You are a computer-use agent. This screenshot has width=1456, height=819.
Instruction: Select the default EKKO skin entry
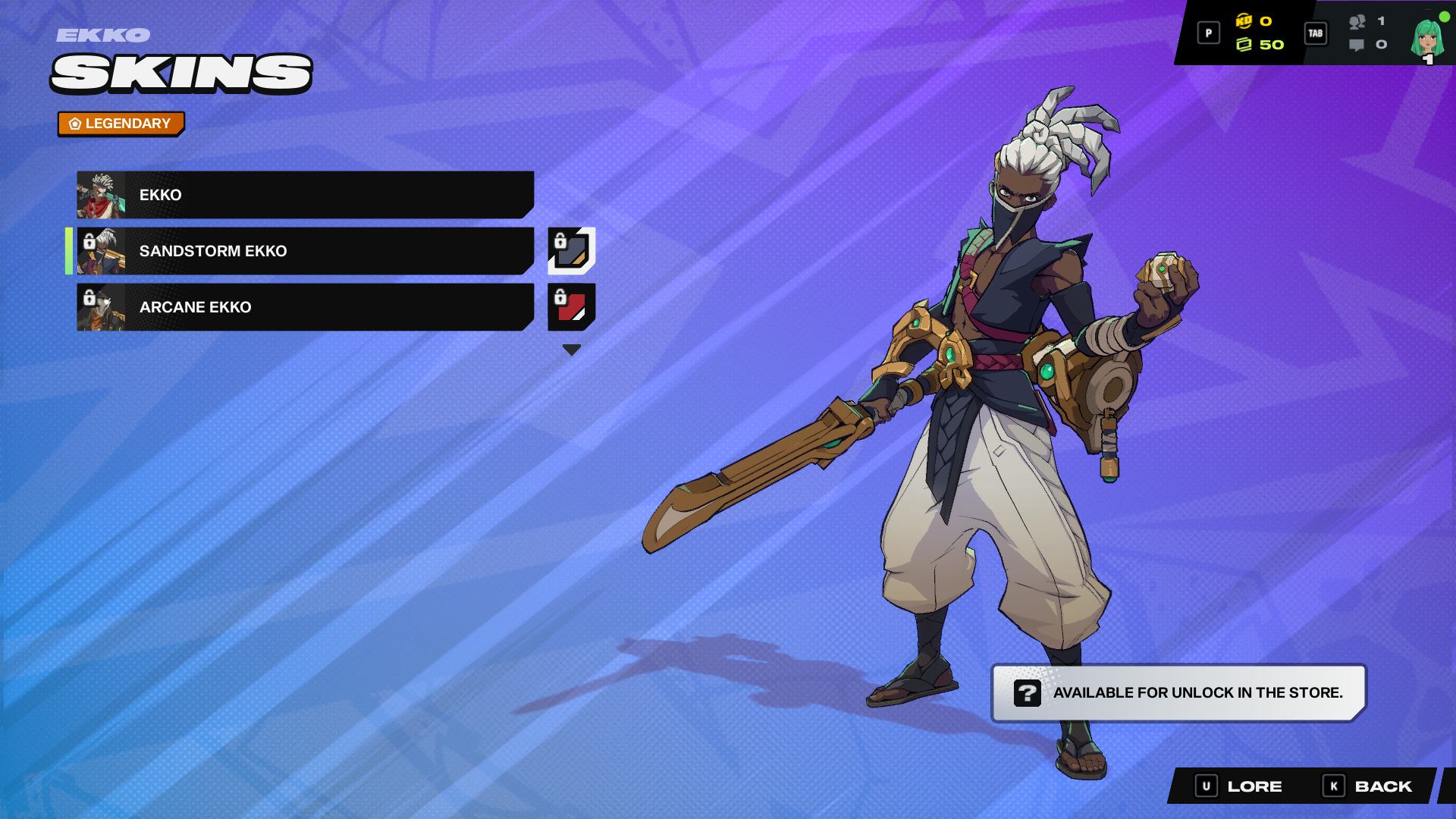(x=303, y=195)
